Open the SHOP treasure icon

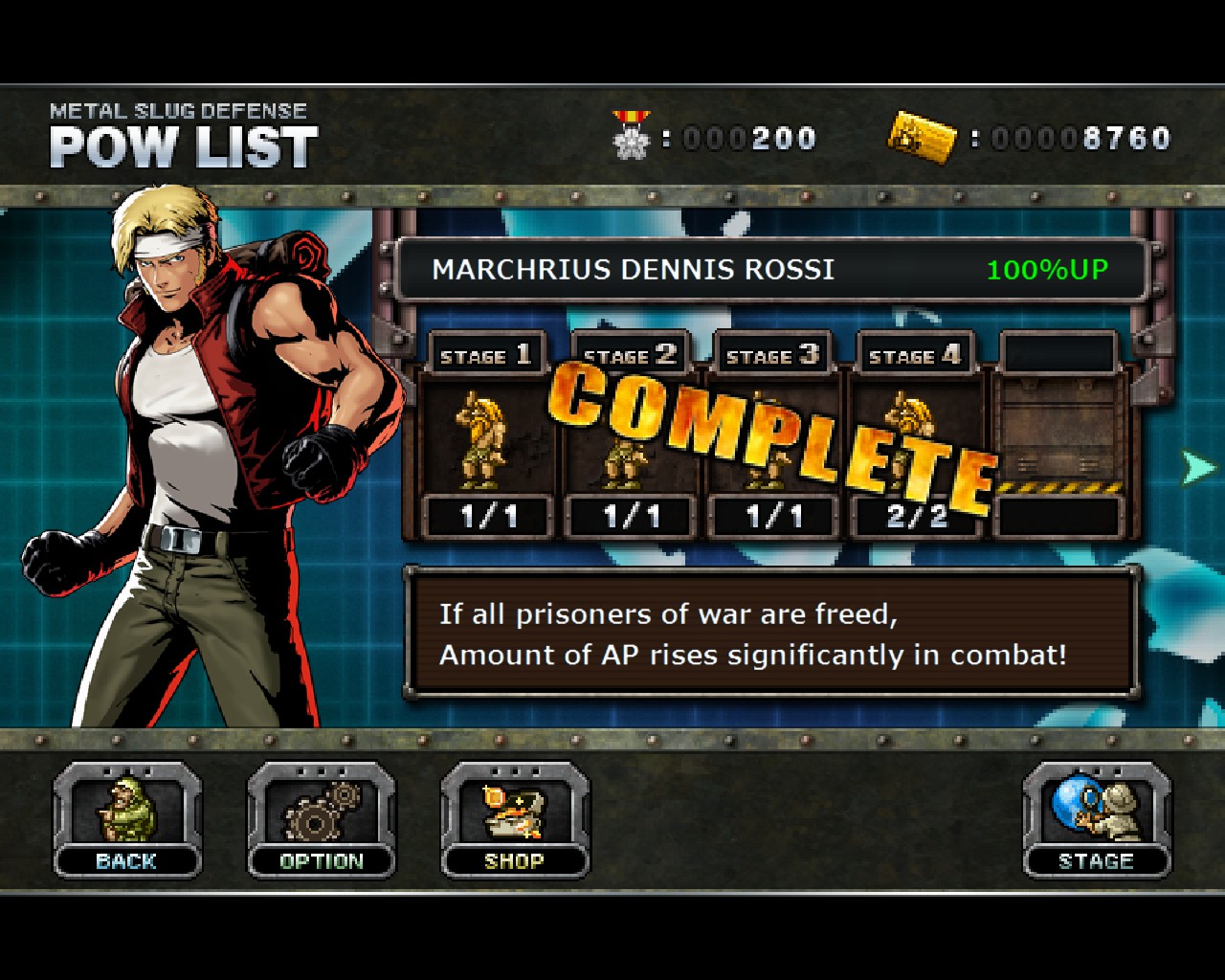coord(513,809)
